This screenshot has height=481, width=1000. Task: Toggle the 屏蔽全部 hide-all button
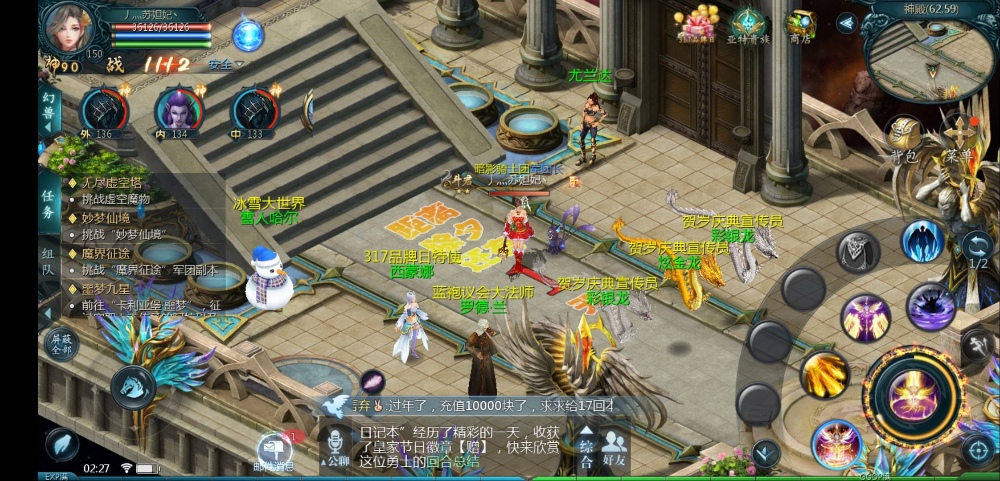pyautogui.click(x=59, y=343)
